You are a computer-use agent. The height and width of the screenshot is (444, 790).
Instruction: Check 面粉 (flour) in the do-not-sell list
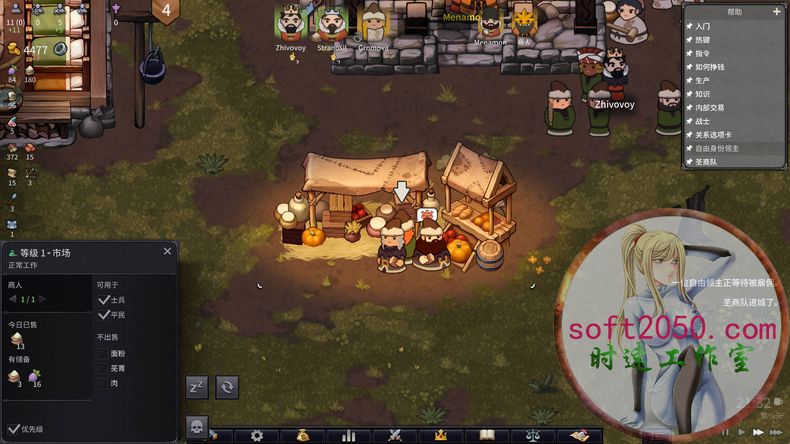(103, 353)
